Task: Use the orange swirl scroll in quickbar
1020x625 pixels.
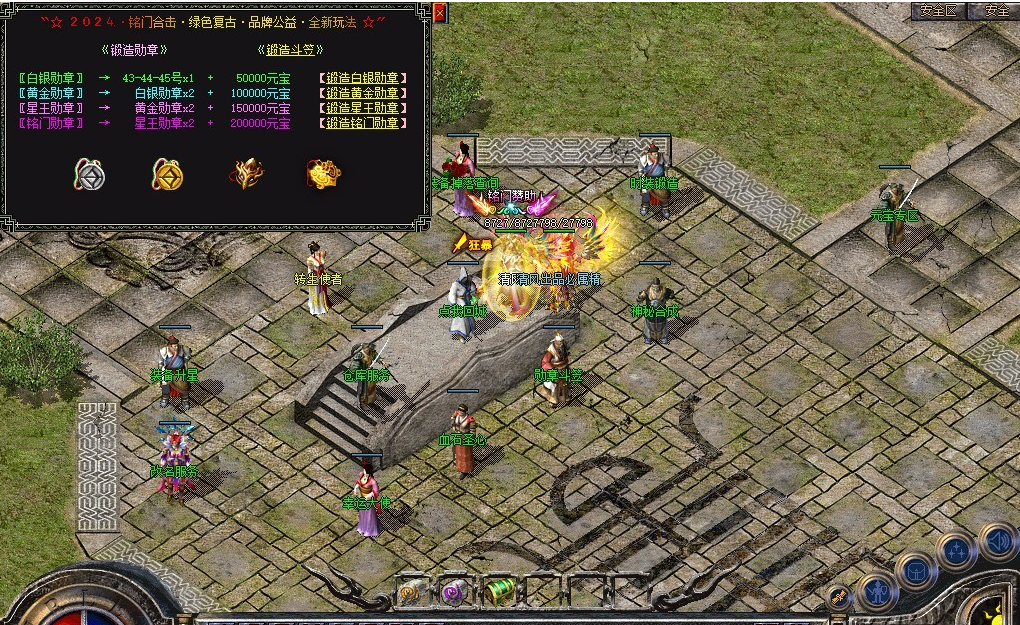Action: coord(411,592)
